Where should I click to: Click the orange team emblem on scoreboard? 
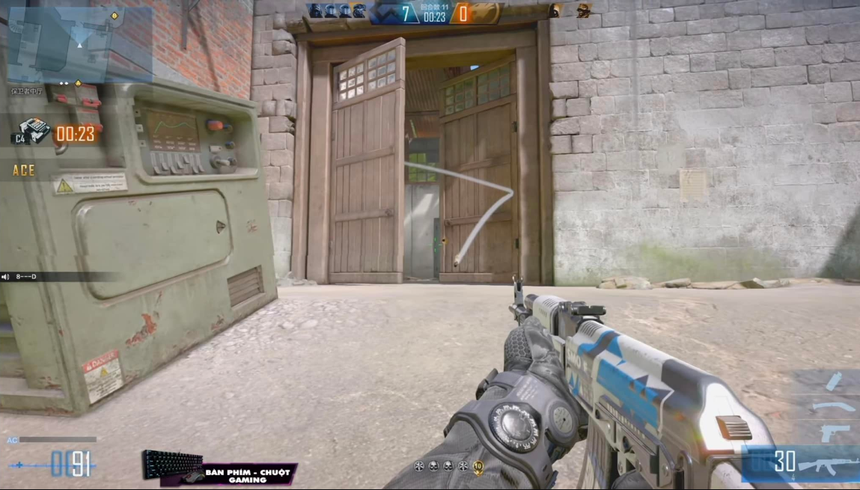point(483,13)
